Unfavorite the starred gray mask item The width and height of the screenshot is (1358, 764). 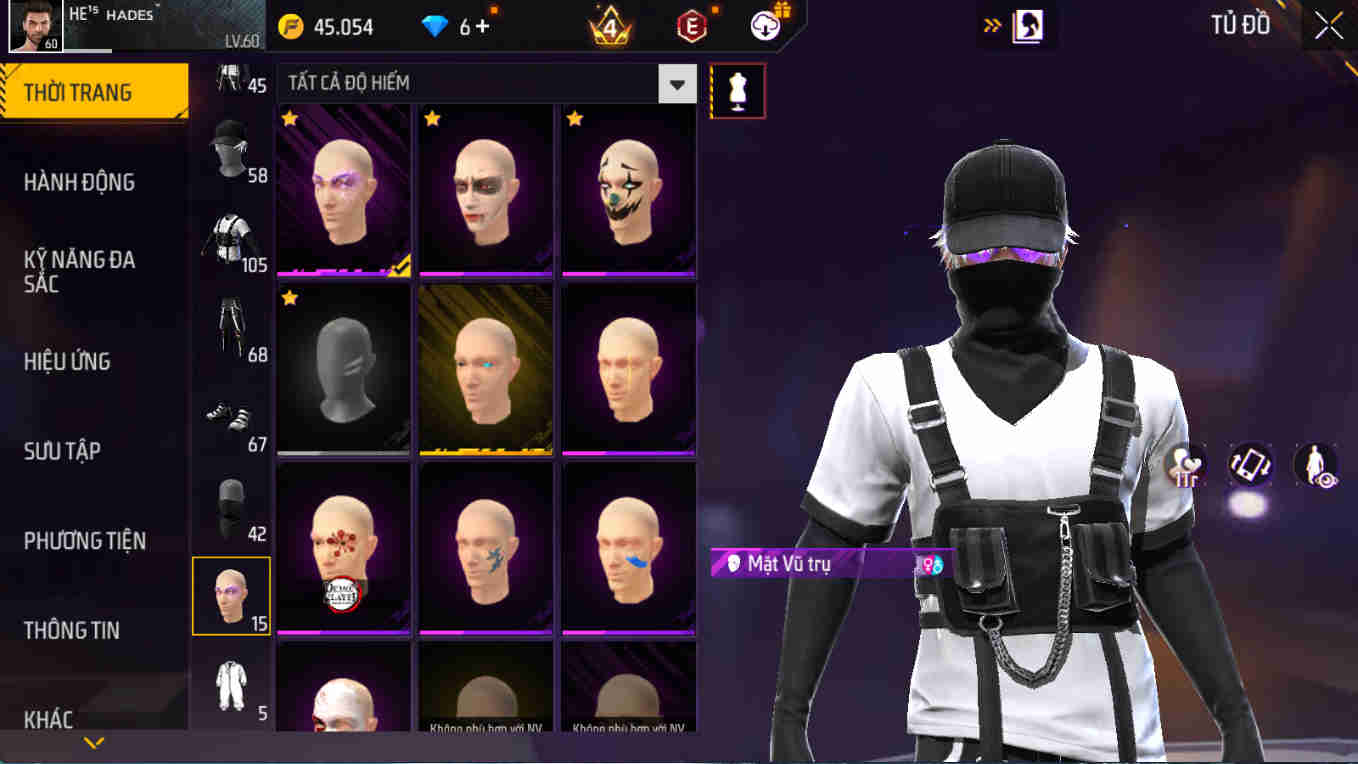point(288,297)
